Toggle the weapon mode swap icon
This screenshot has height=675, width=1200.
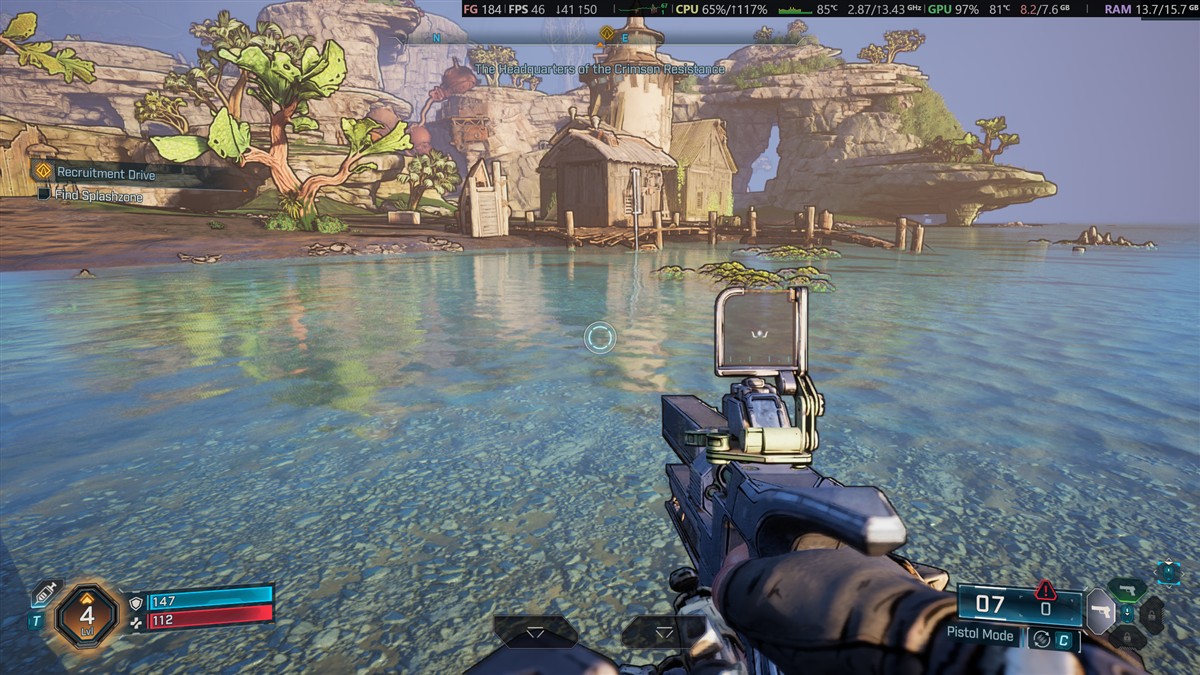tap(1041, 638)
